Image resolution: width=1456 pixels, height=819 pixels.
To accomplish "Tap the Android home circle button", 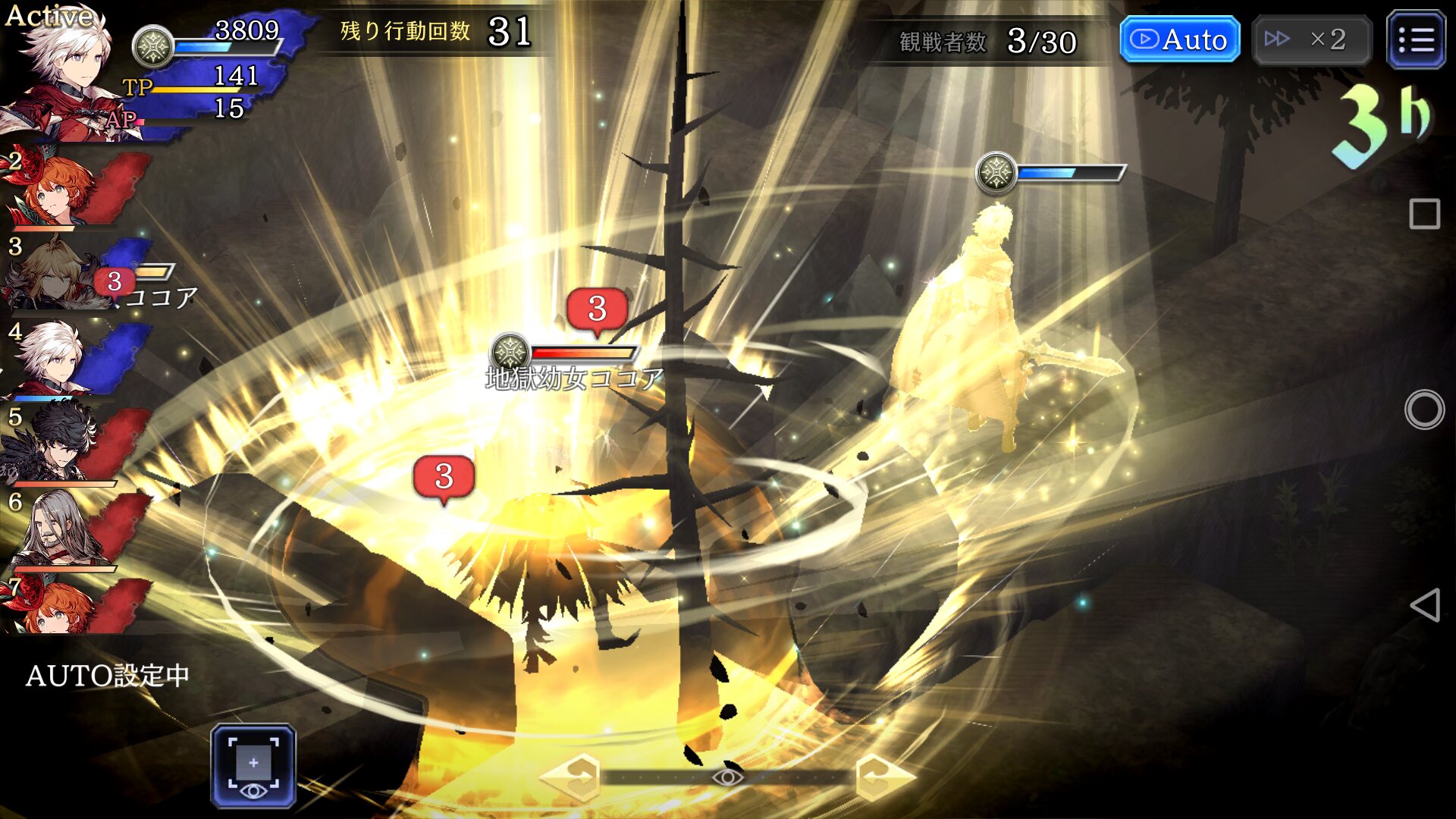I will 1424,409.
